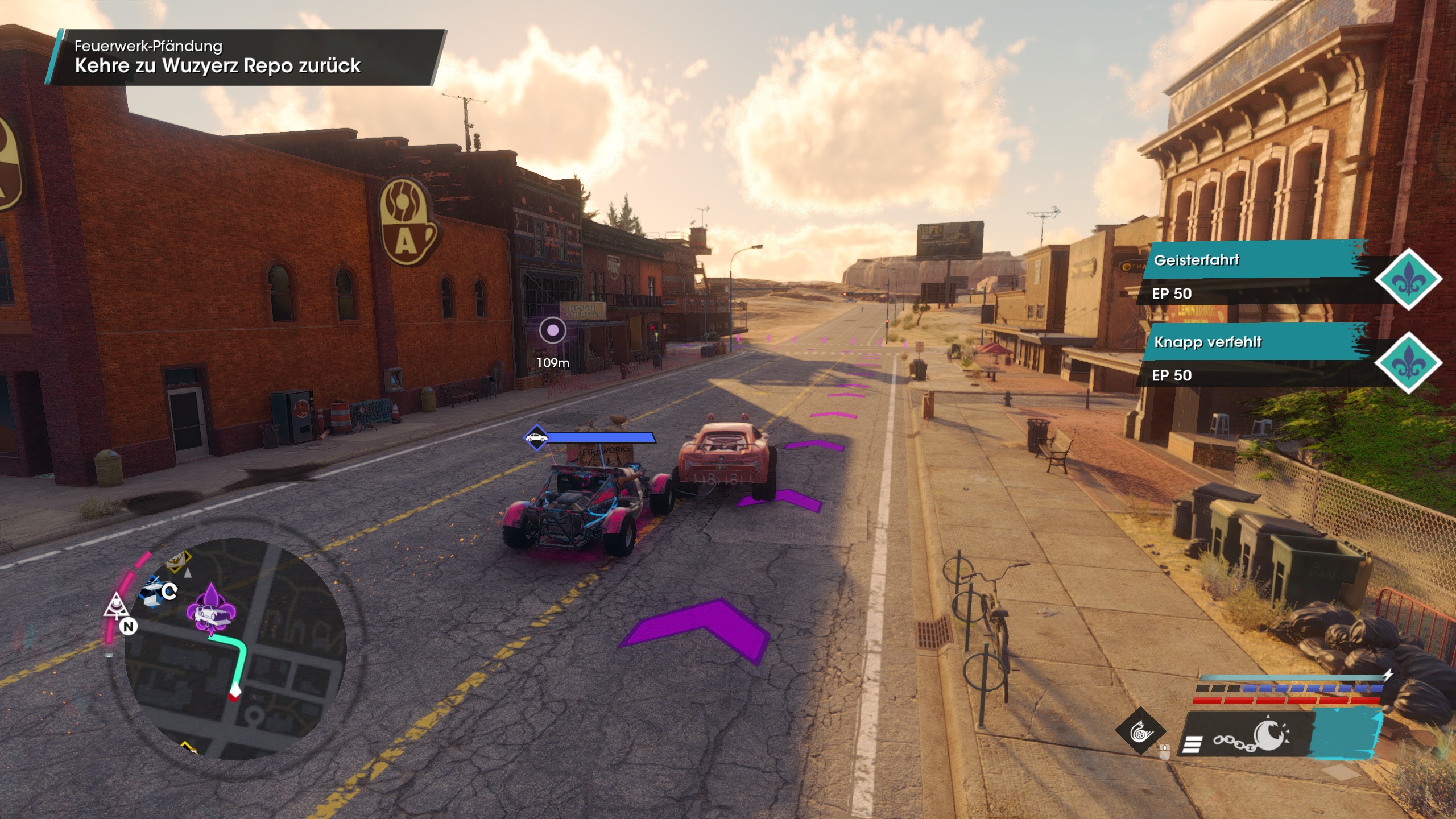Click the towed car icon above buggy
Image resolution: width=1456 pixels, height=819 pixels.
pos(536,437)
